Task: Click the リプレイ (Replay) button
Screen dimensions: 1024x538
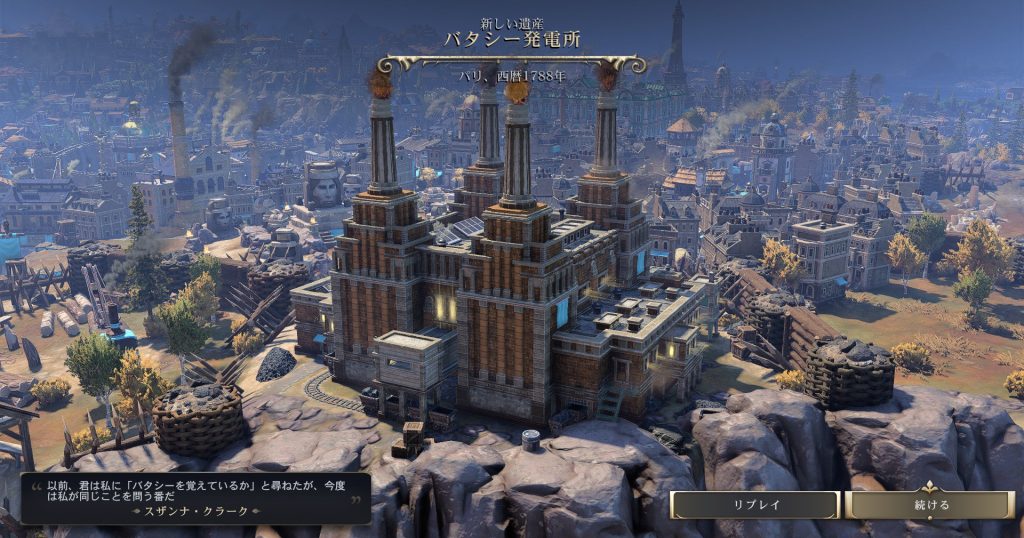Action: coord(754,505)
